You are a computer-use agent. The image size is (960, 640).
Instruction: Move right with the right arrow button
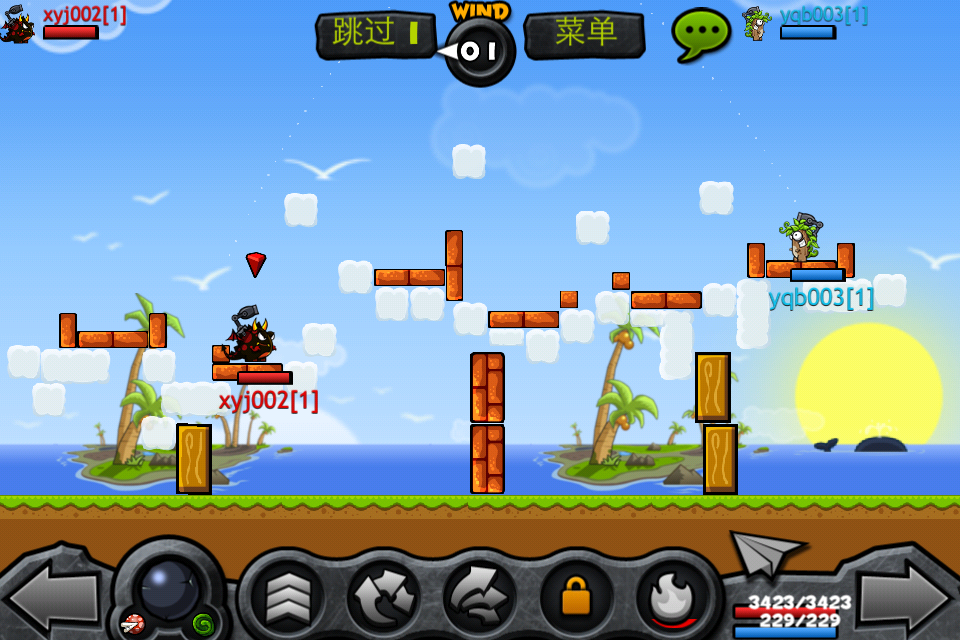[905, 597]
